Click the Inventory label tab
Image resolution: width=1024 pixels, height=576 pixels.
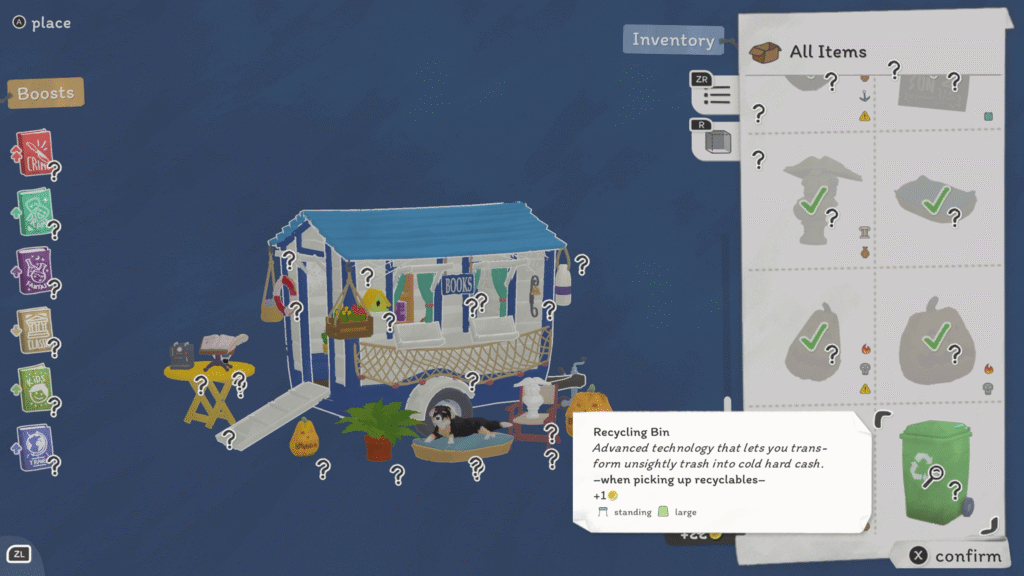pos(673,40)
